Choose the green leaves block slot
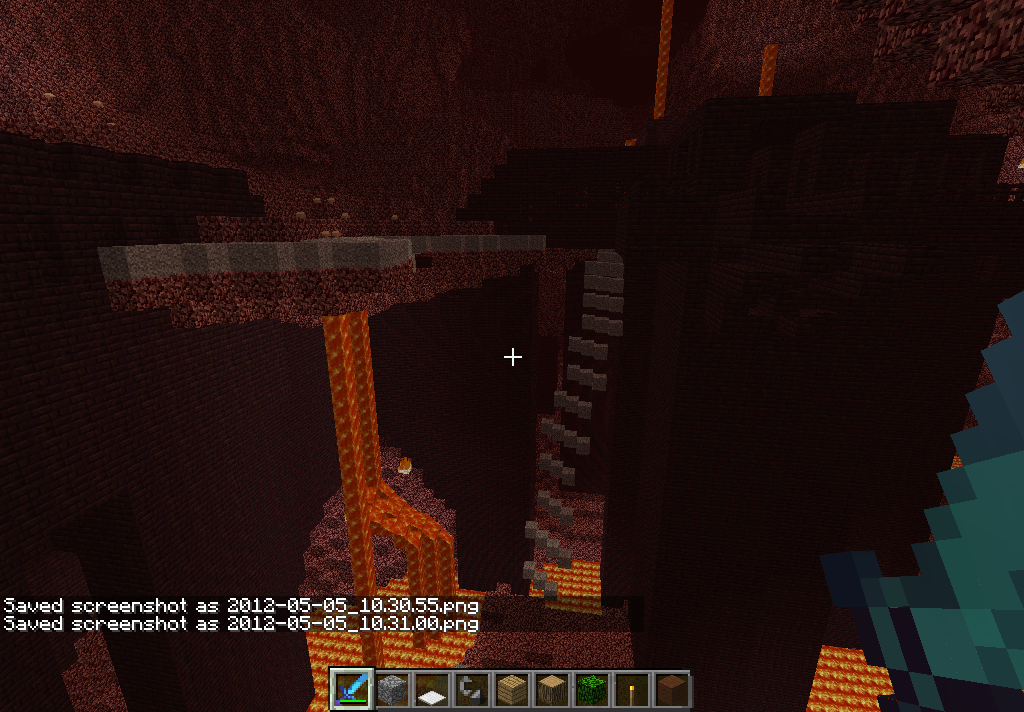Screen dimensions: 1024x712 tap(591, 690)
